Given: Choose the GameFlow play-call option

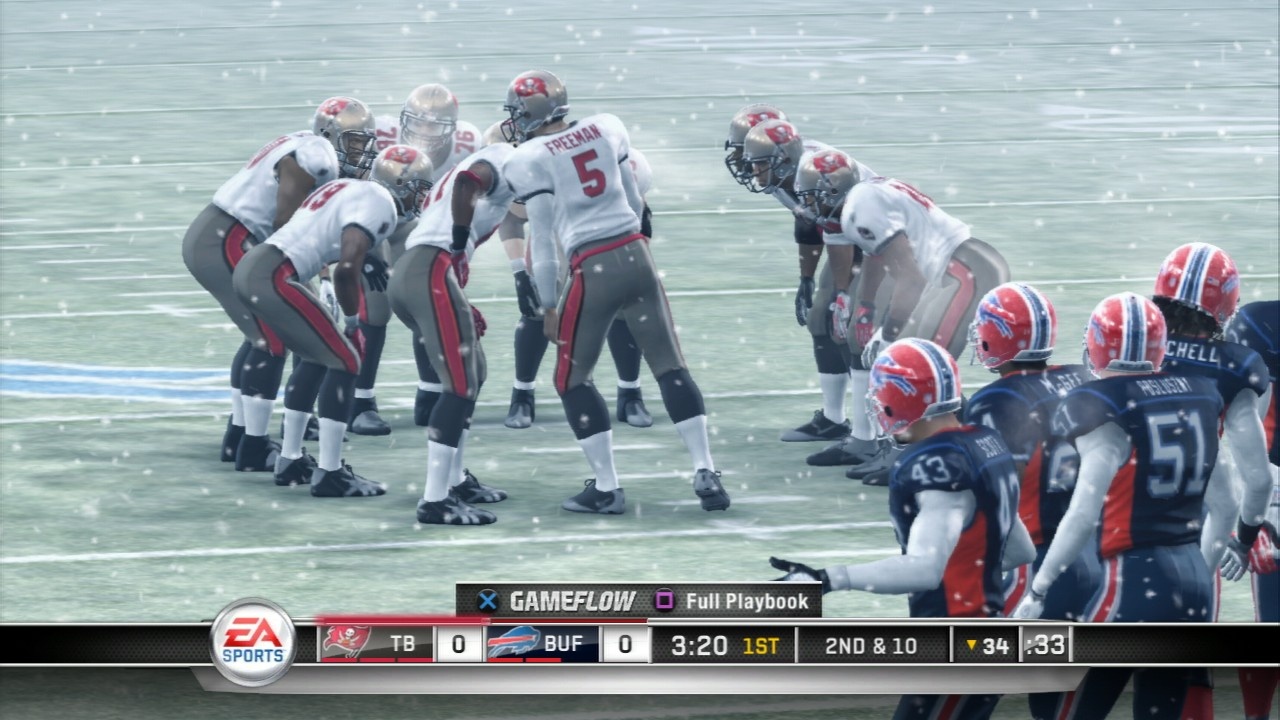Looking at the screenshot, I should pyautogui.click(x=558, y=601).
